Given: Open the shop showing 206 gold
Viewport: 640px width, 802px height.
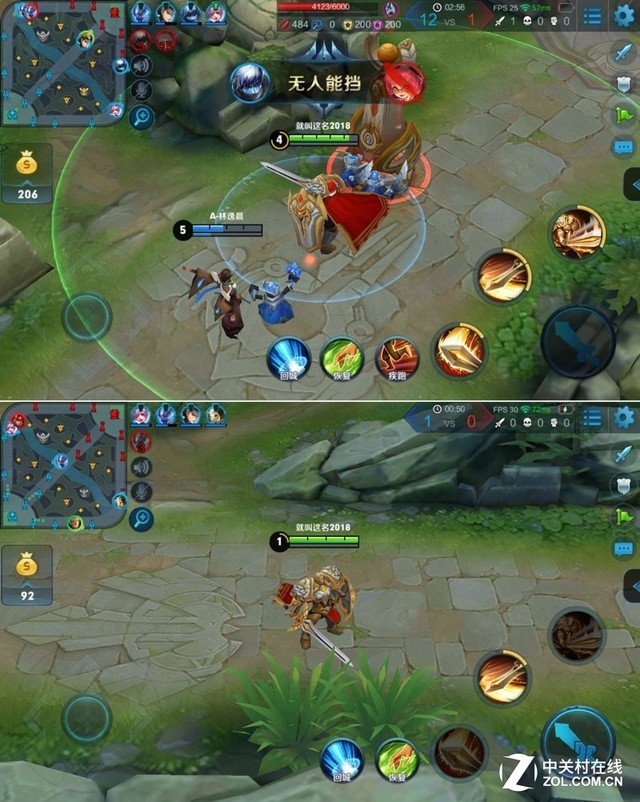Looking at the screenshot, I should 27,173.
